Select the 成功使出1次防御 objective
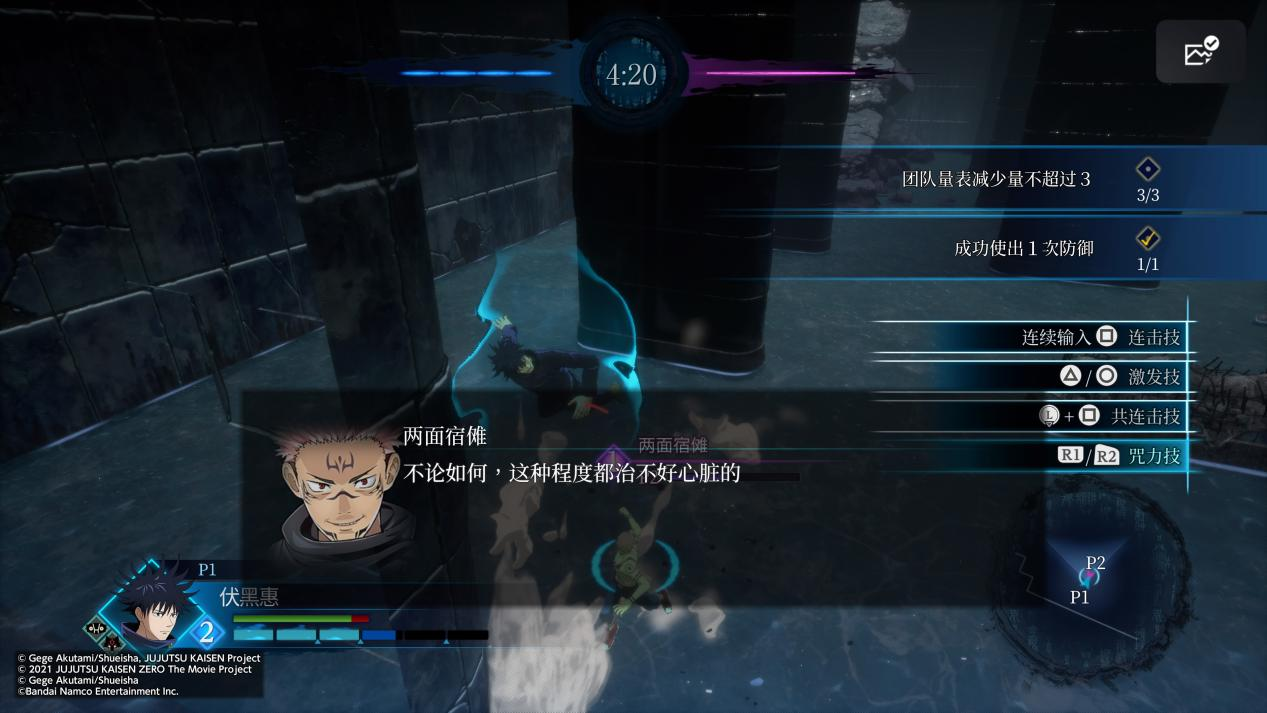Image resolution: width=1267 pixels, height=713 pixels. click(x=1024, y=247)
